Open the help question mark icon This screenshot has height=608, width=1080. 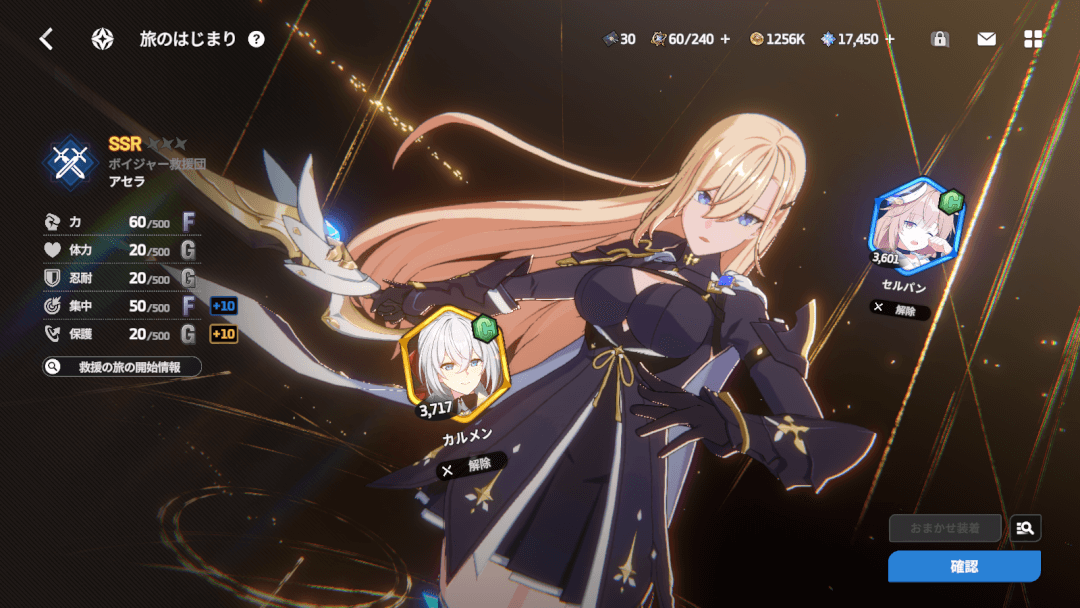(x=257, y=39)
